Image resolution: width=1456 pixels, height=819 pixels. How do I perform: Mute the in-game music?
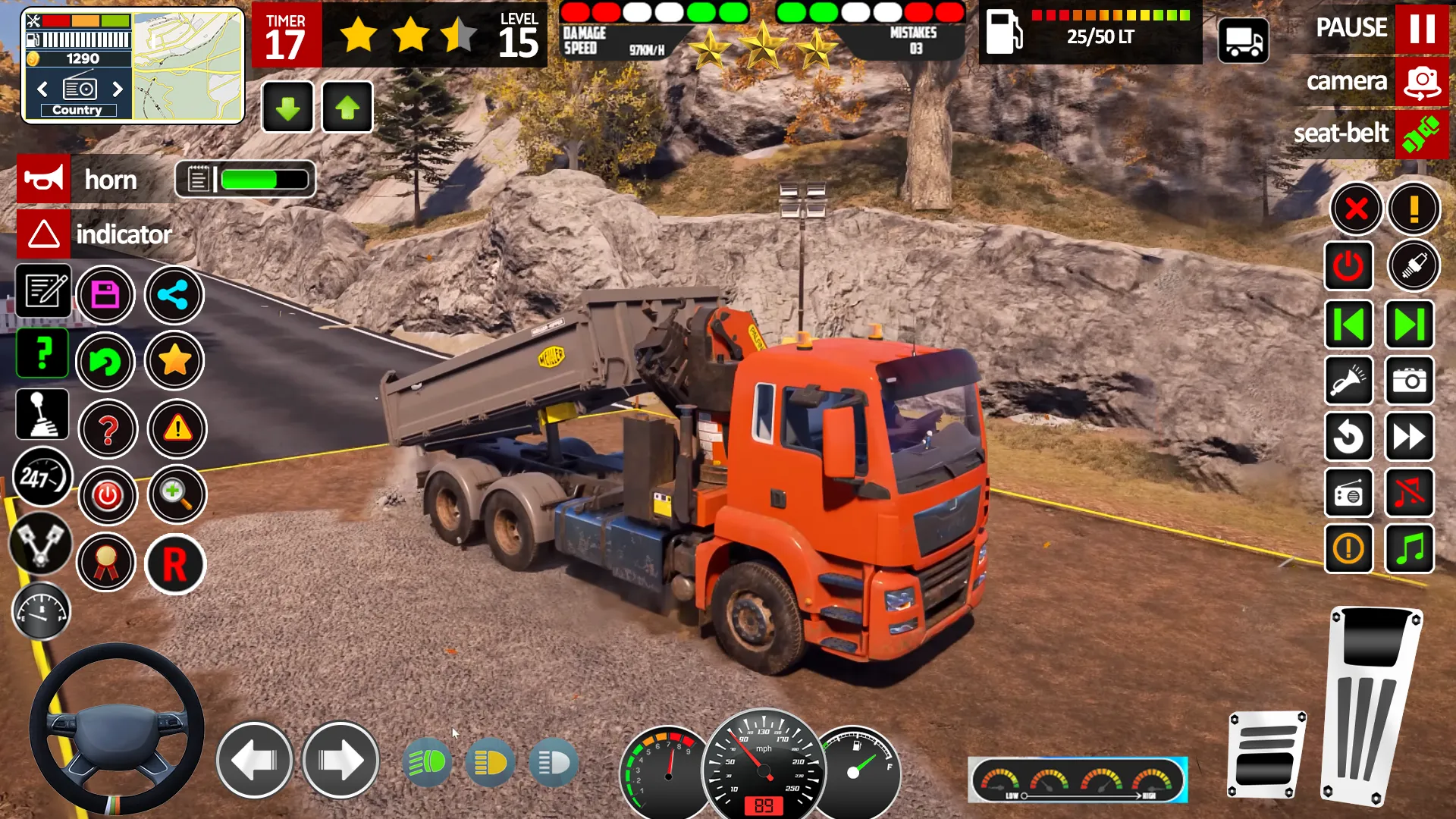pyautogui.click(x=1409, y=493)
